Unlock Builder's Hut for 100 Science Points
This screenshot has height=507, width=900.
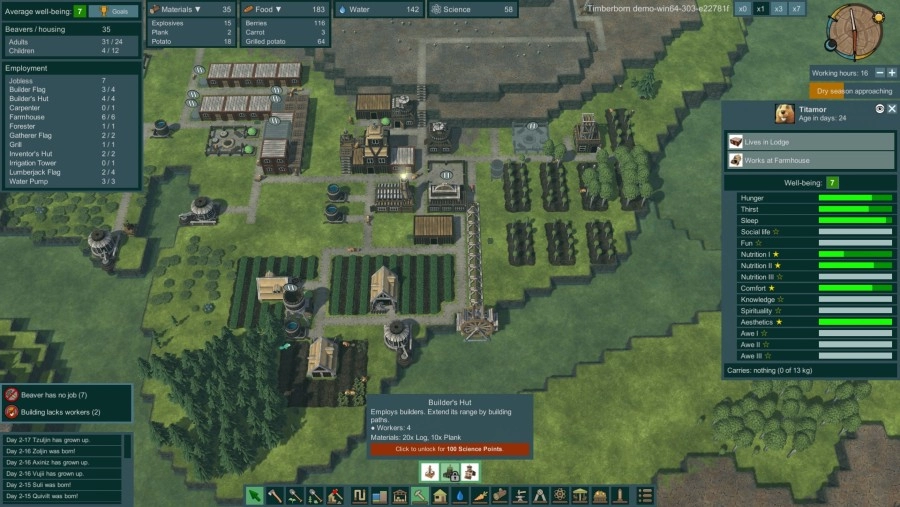[449, 449]
